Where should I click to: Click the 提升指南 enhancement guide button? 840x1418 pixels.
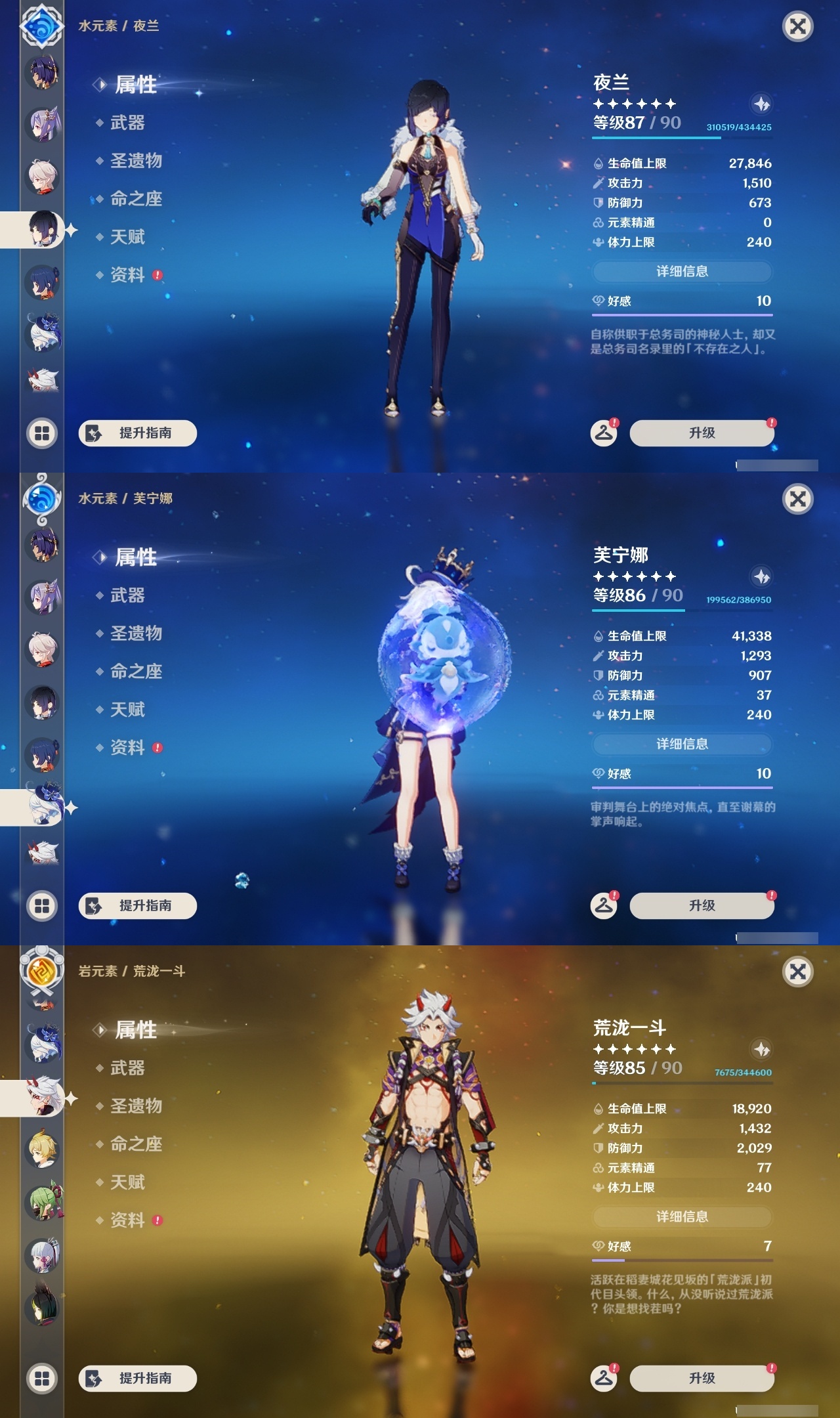pyautogui.click(x=138, y=433)
